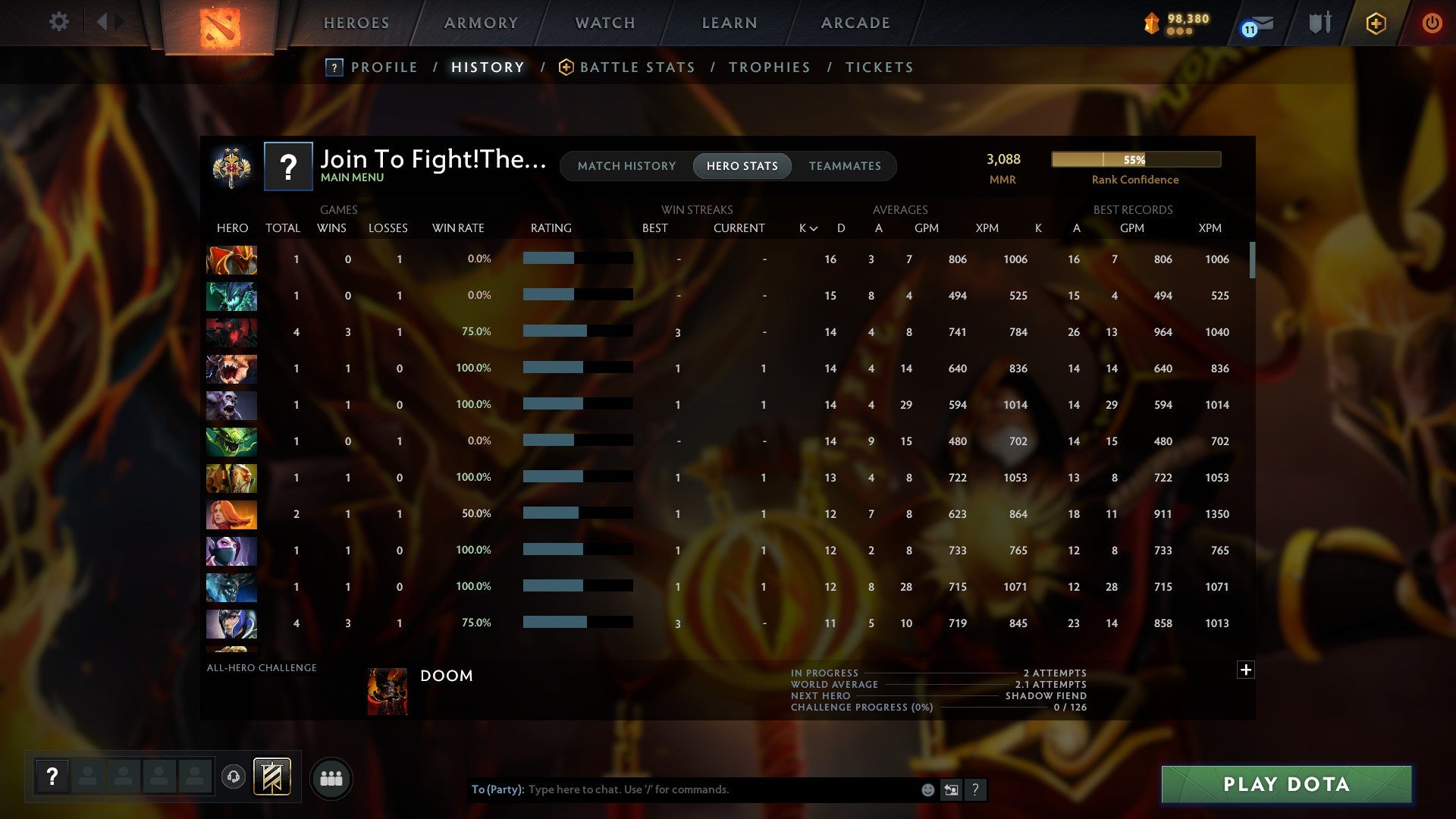1456x819 pixels.
Task: Open Dota Plus with gold plus icon
Action: tap(1376, 23)
